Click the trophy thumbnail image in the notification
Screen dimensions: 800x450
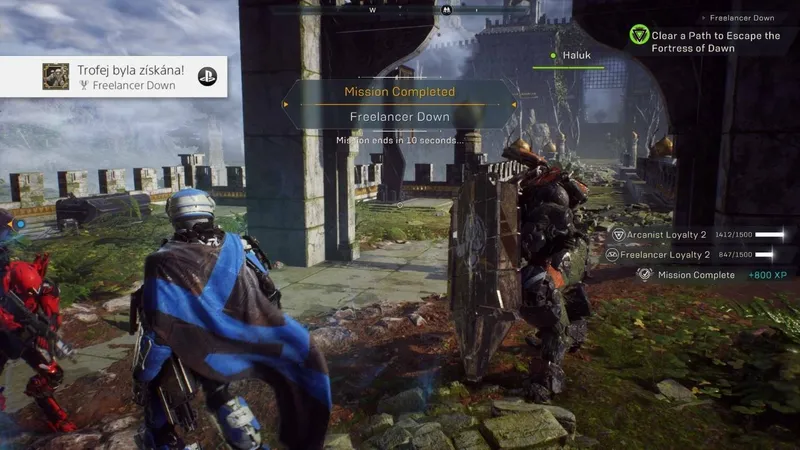[x=56, y=77]
